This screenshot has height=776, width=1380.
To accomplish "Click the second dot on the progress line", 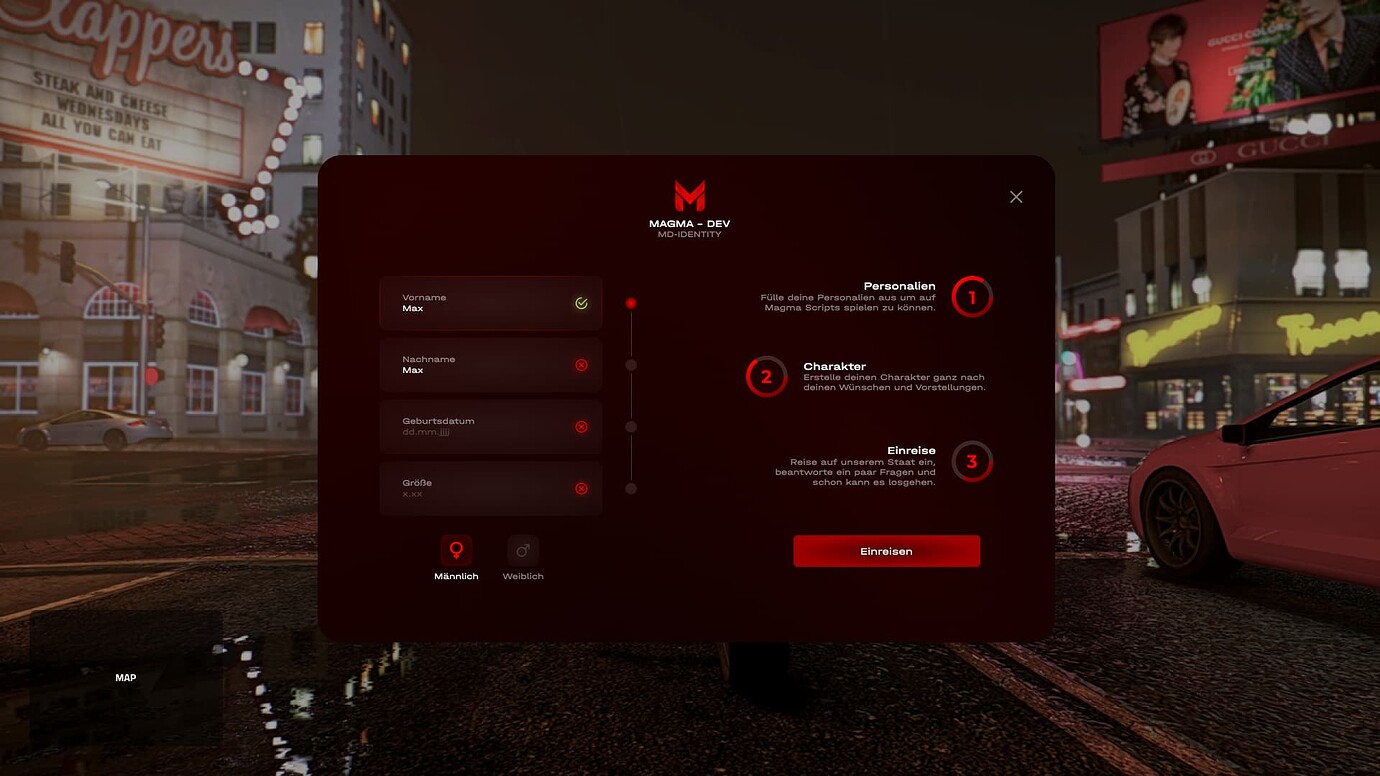I will 630,364.
